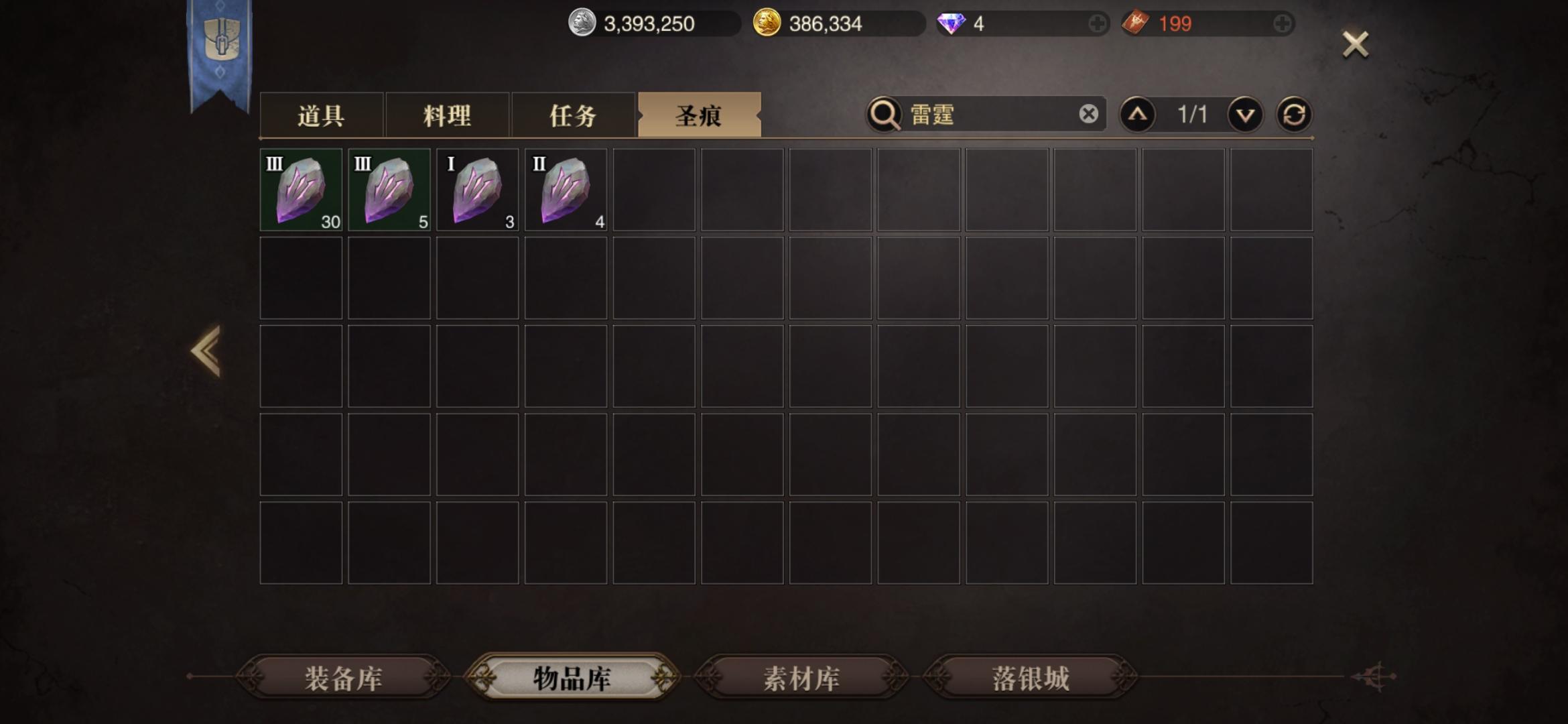Go to next page with down chevron
This screenshot has width=1568, height=724.
1244,114
